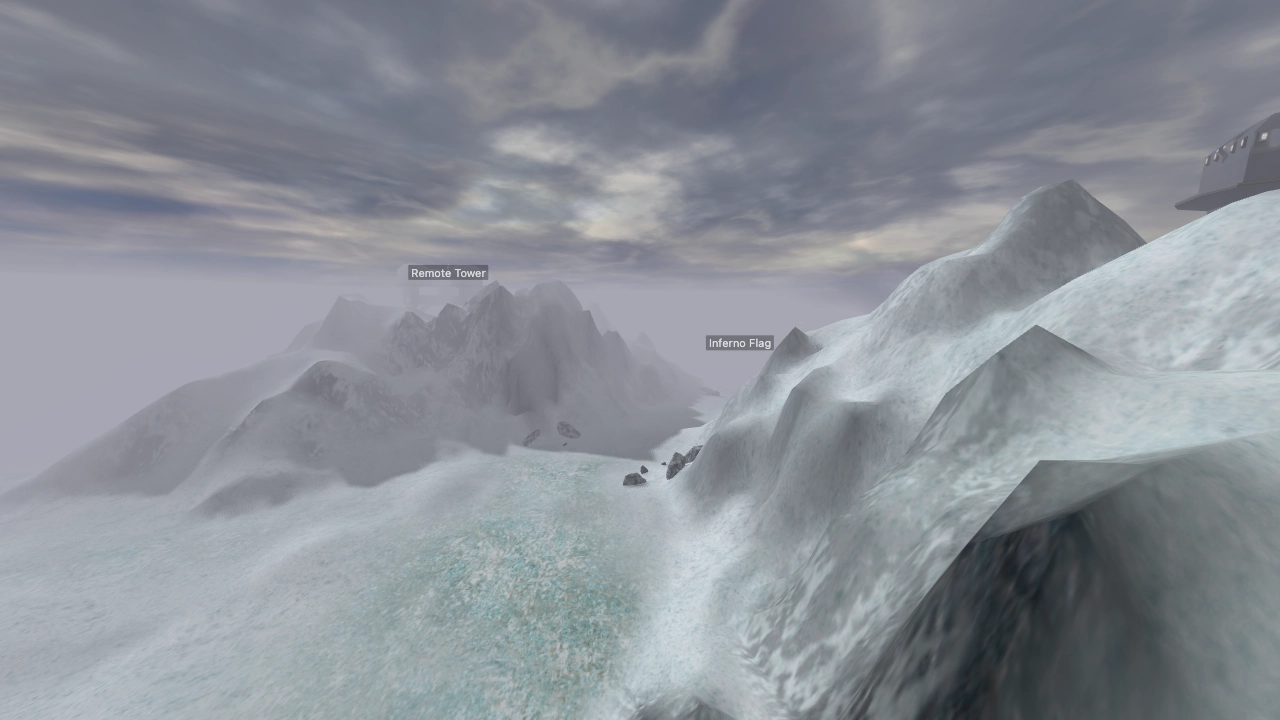Click the leftmost rock on the snowfield

[532, 437]
